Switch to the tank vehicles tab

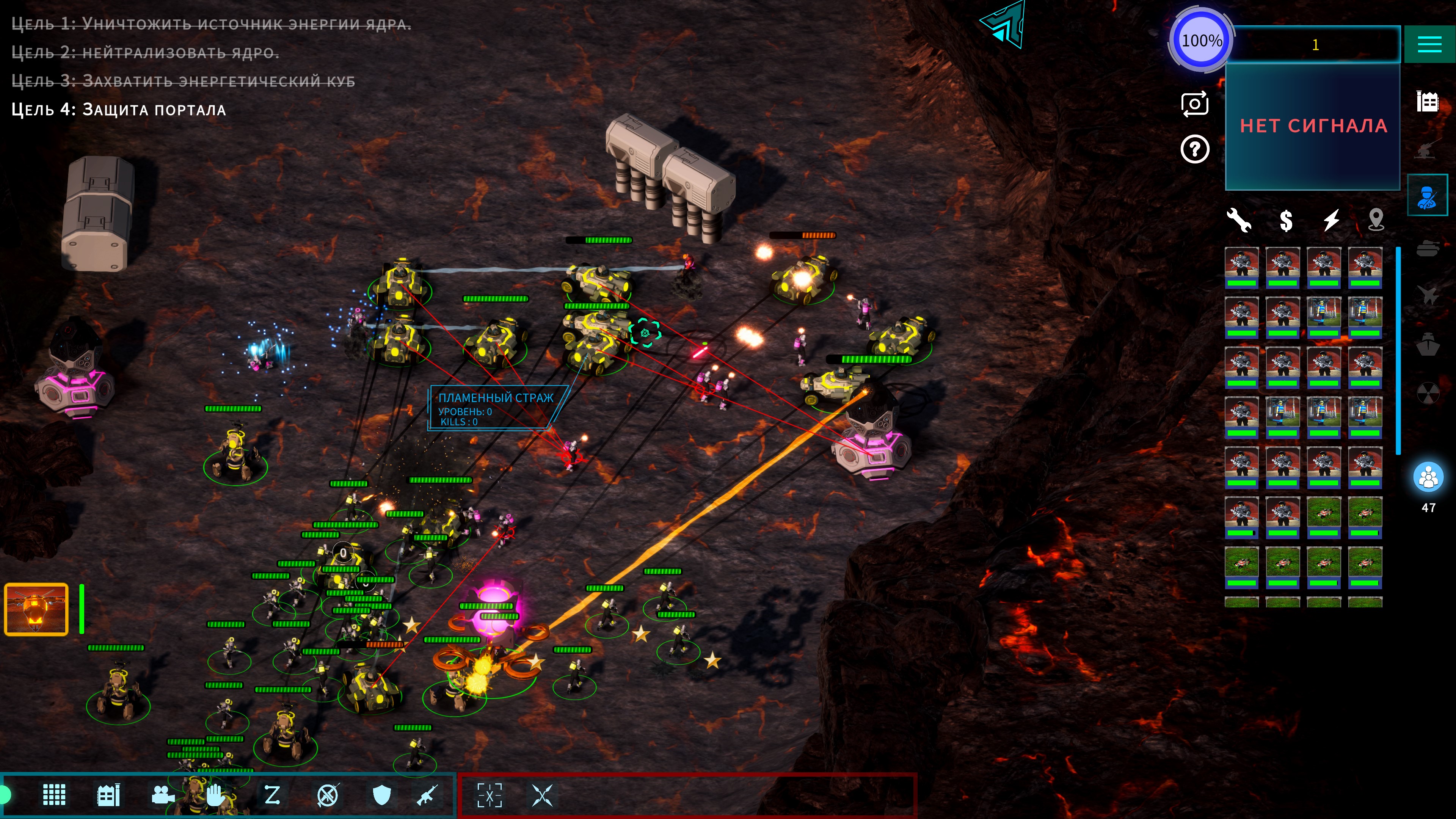(x=1427, y=248)
